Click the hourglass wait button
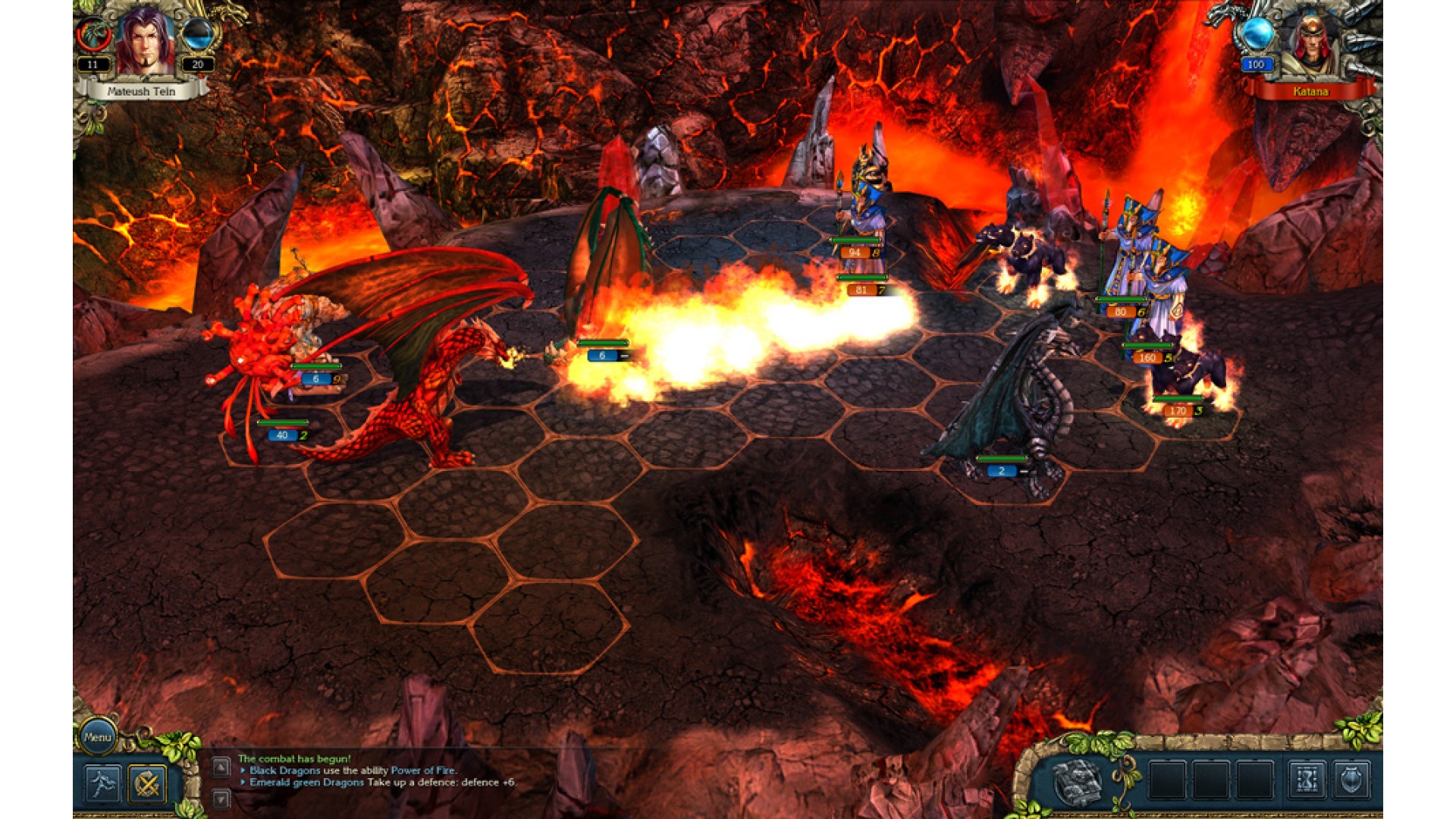 click(x=1307, y=780)
